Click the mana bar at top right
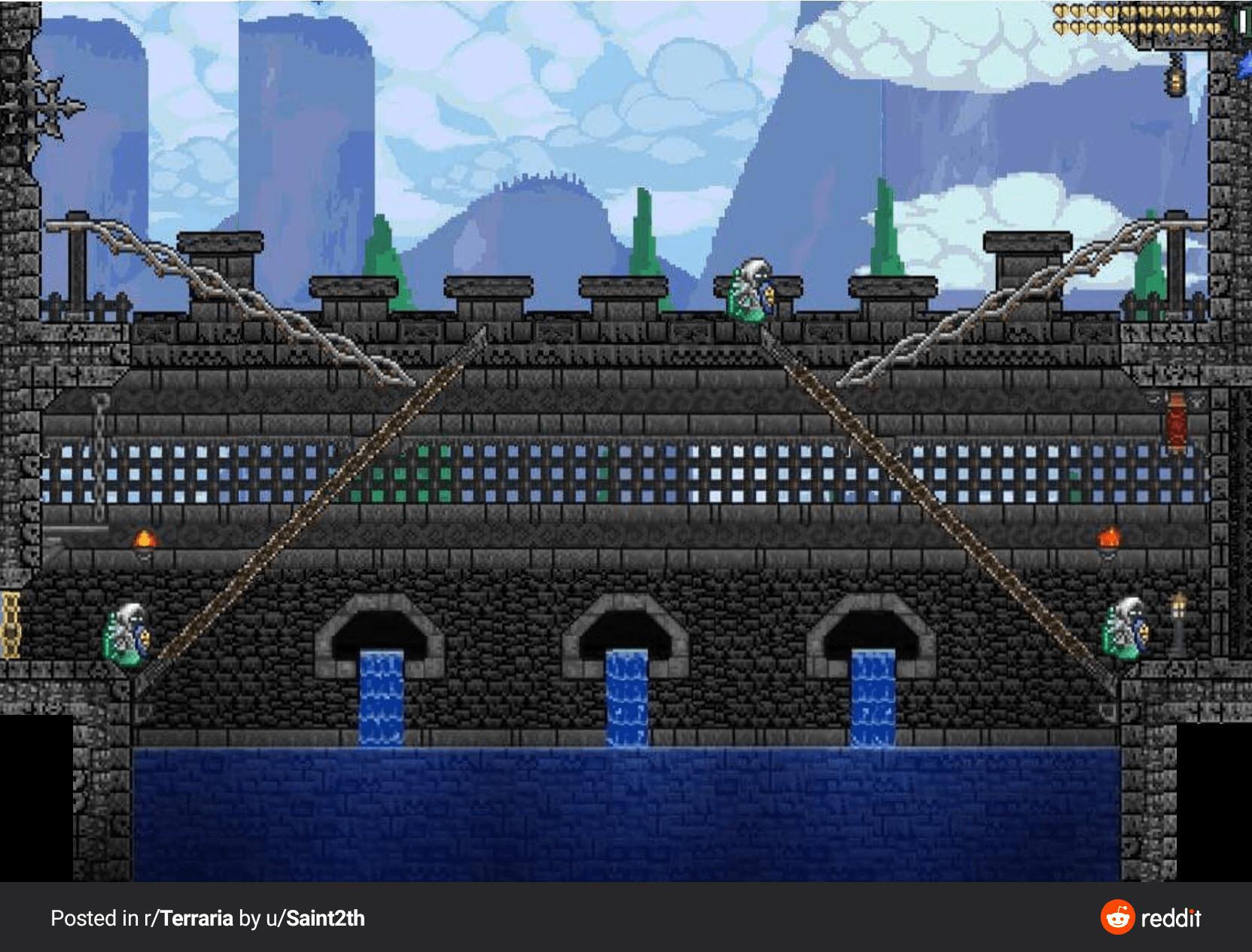This screenshot has width=1252, height=952. (x=1243, y=23)
